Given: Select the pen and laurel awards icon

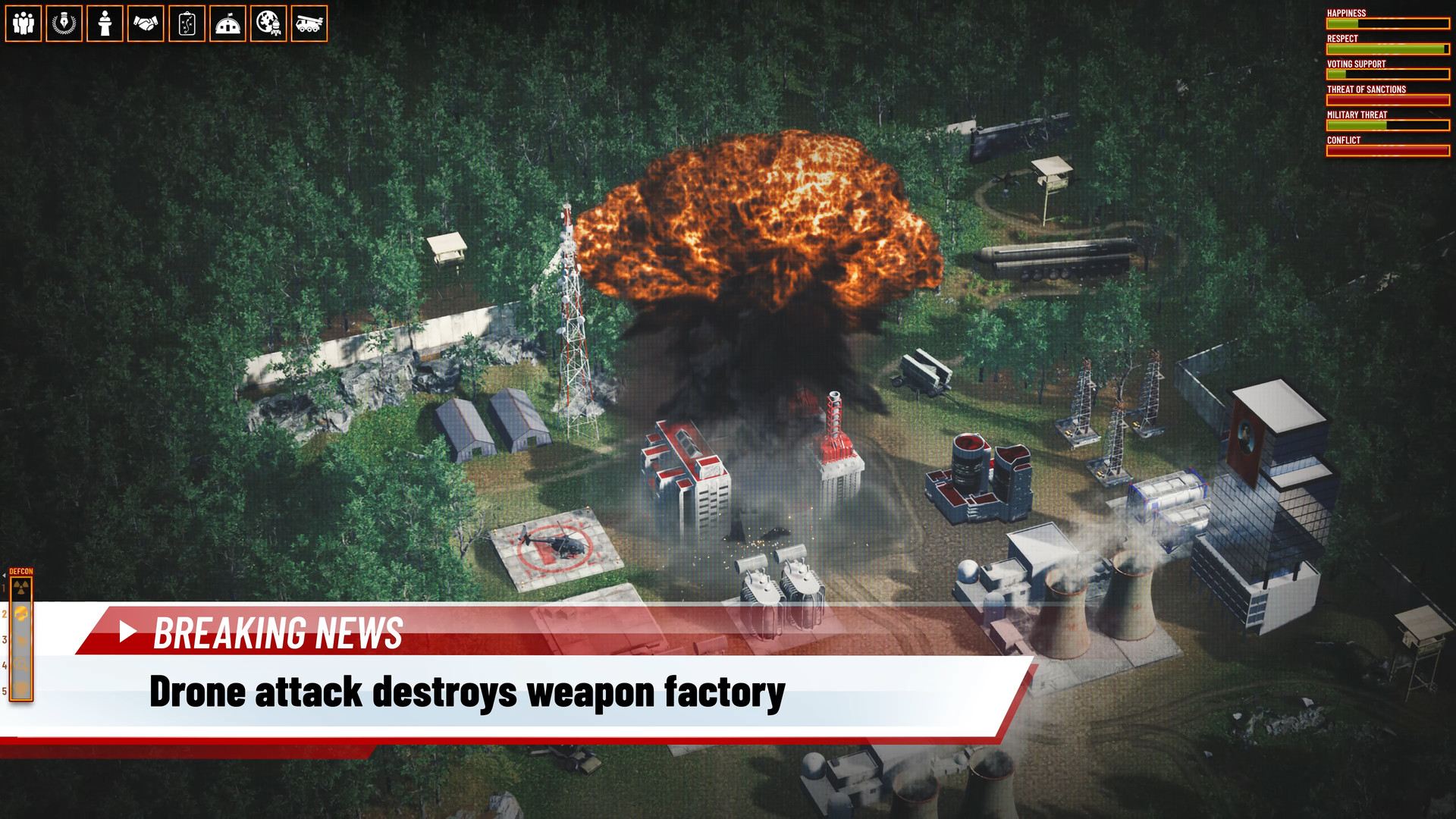Looking at the screenshot, I should click(64, 24).
